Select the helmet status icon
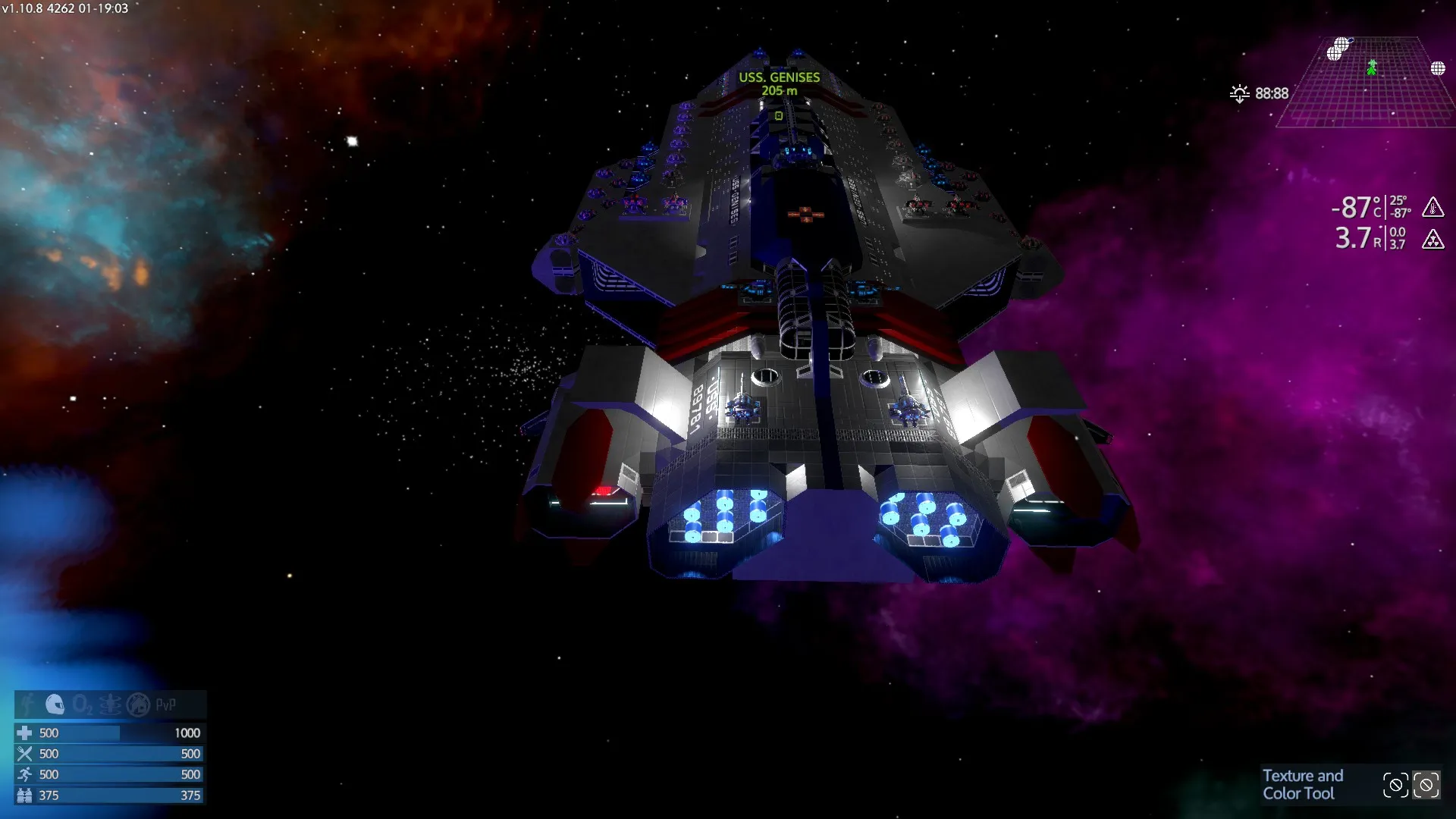1456x819 pixels. coord(55,704)
